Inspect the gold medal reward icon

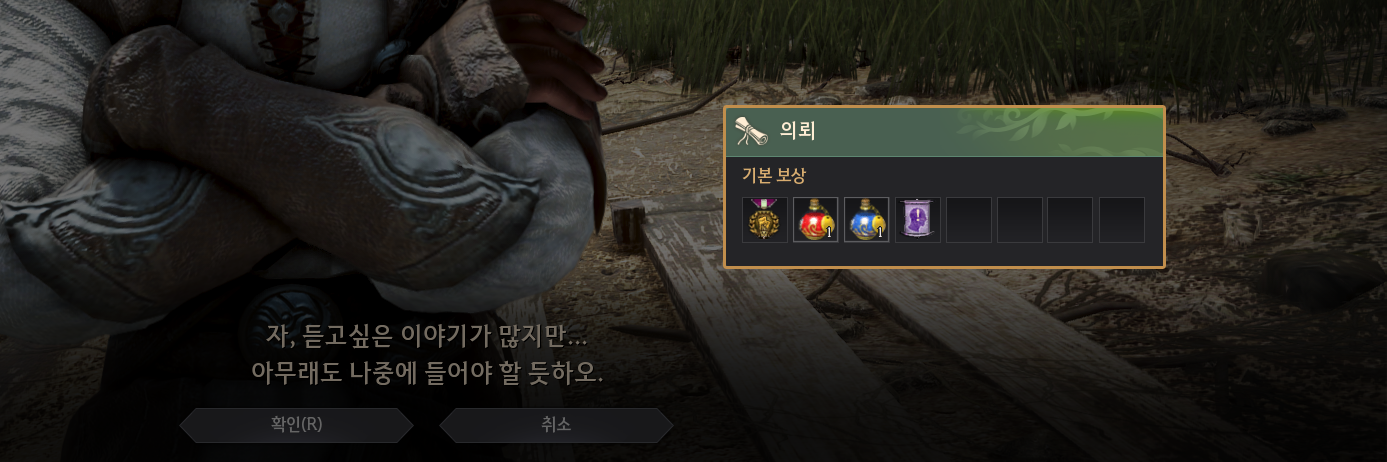pos(765,220)
